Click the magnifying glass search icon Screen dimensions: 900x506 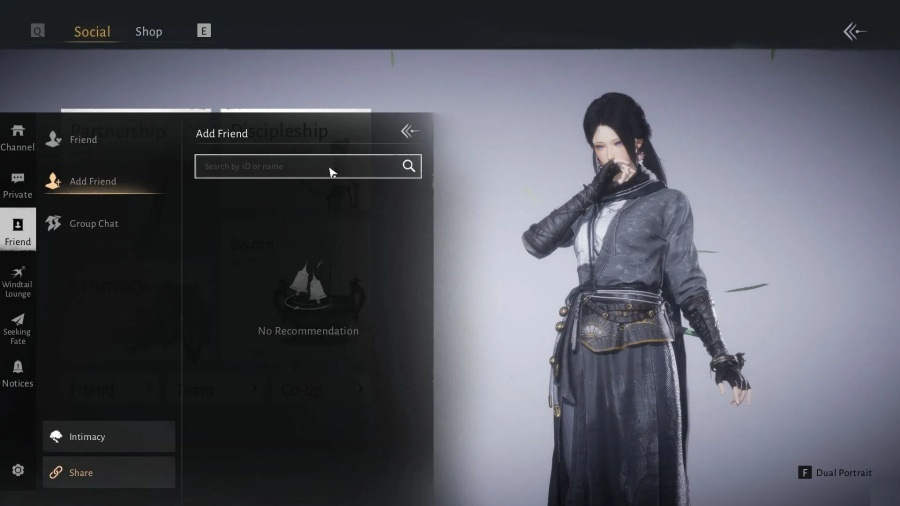[409, 166]
